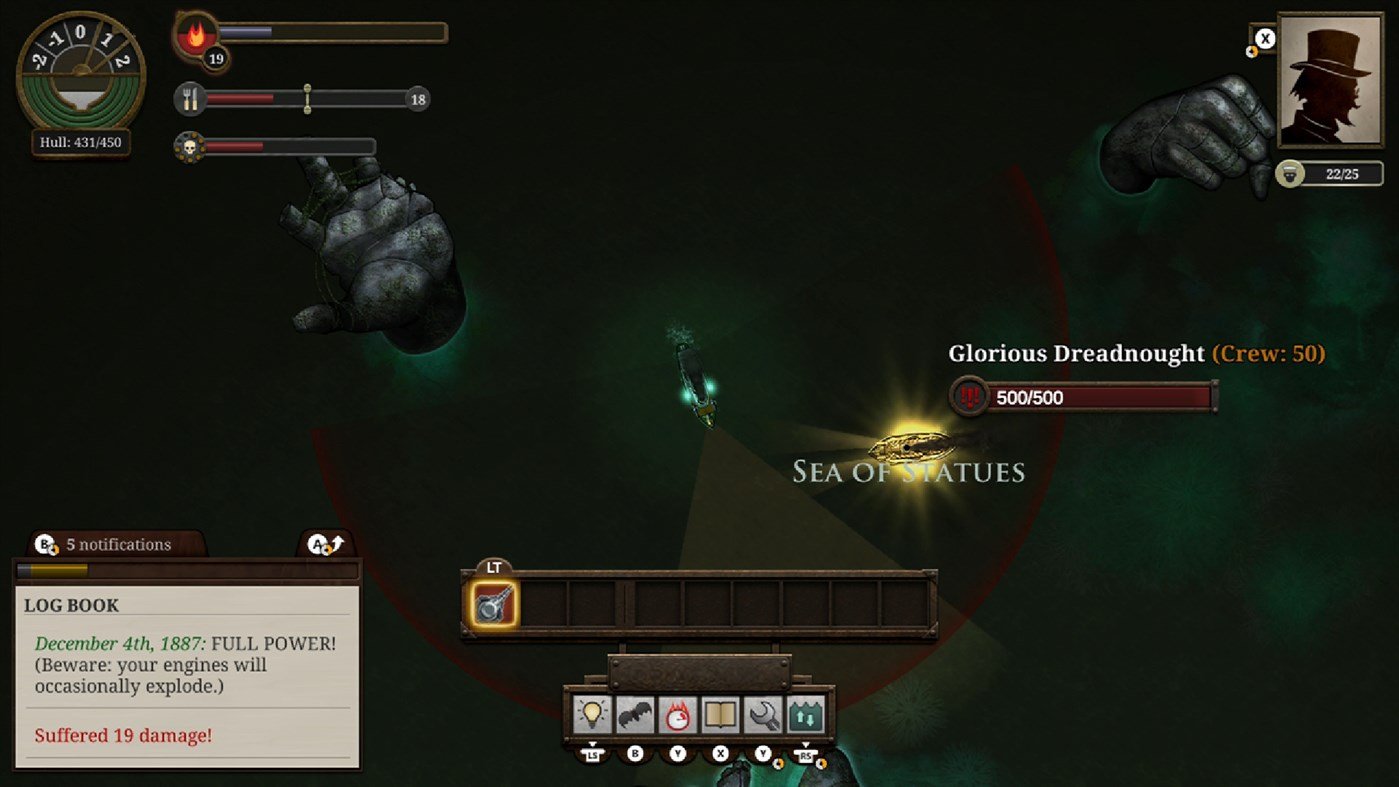Activate the zee-bat scout icon
The height and width of the screenshot is (787, 1399).
pyautogui.click(x=635, y=715)
